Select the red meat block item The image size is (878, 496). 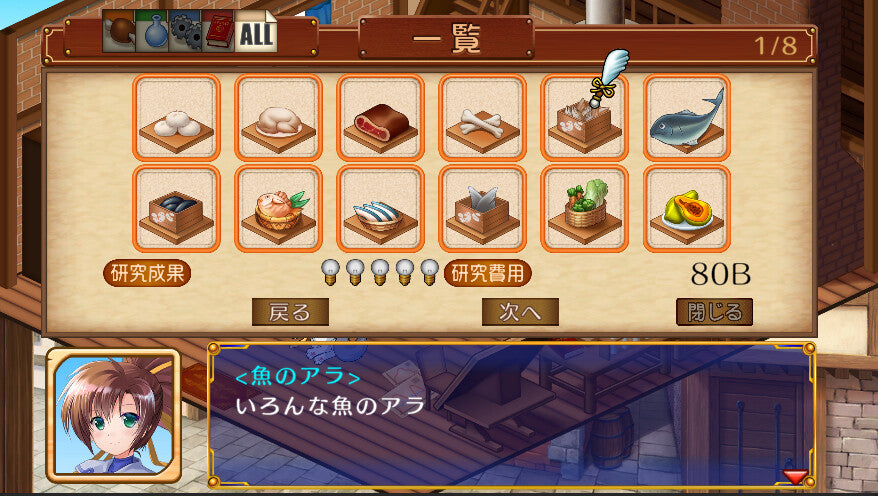pos(381,118)
